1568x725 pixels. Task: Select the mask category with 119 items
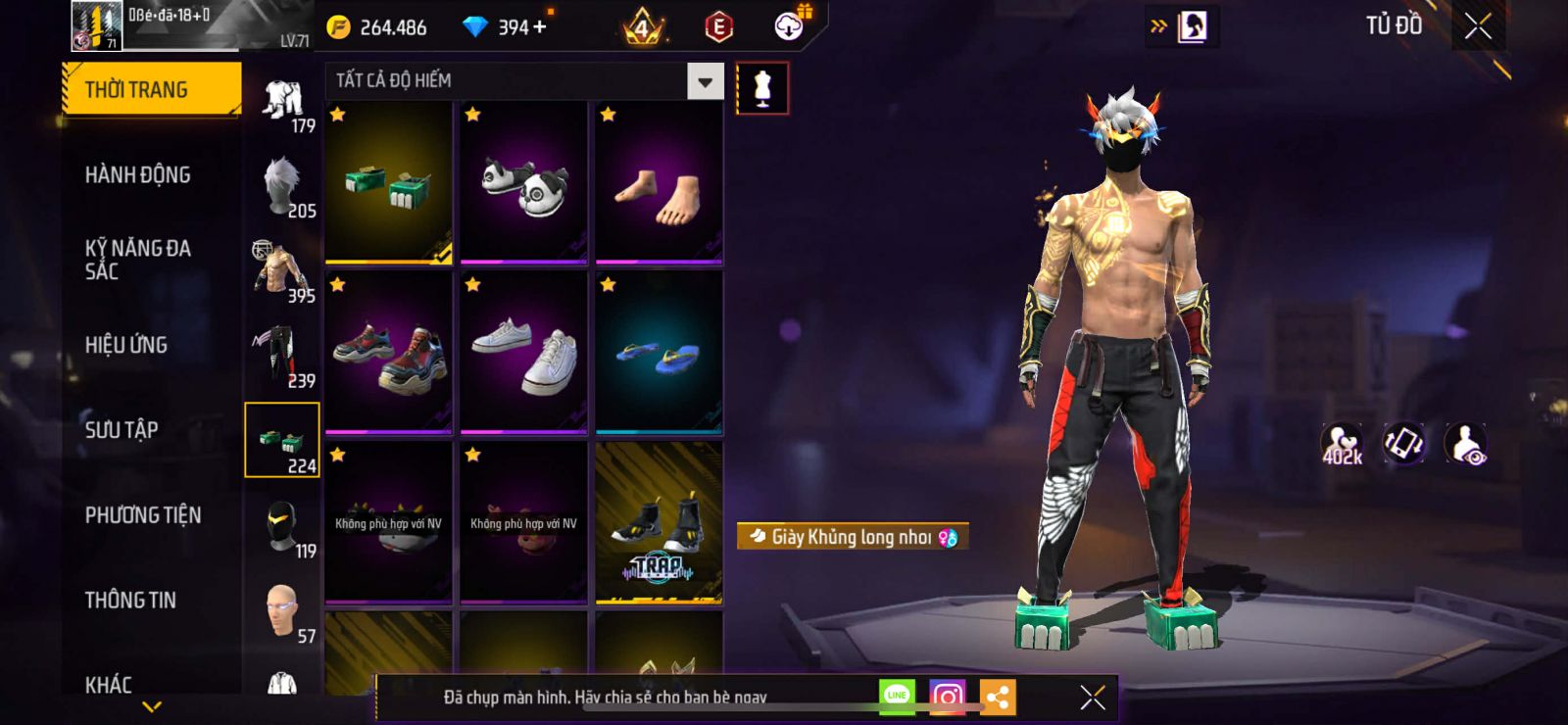(282, 527)
